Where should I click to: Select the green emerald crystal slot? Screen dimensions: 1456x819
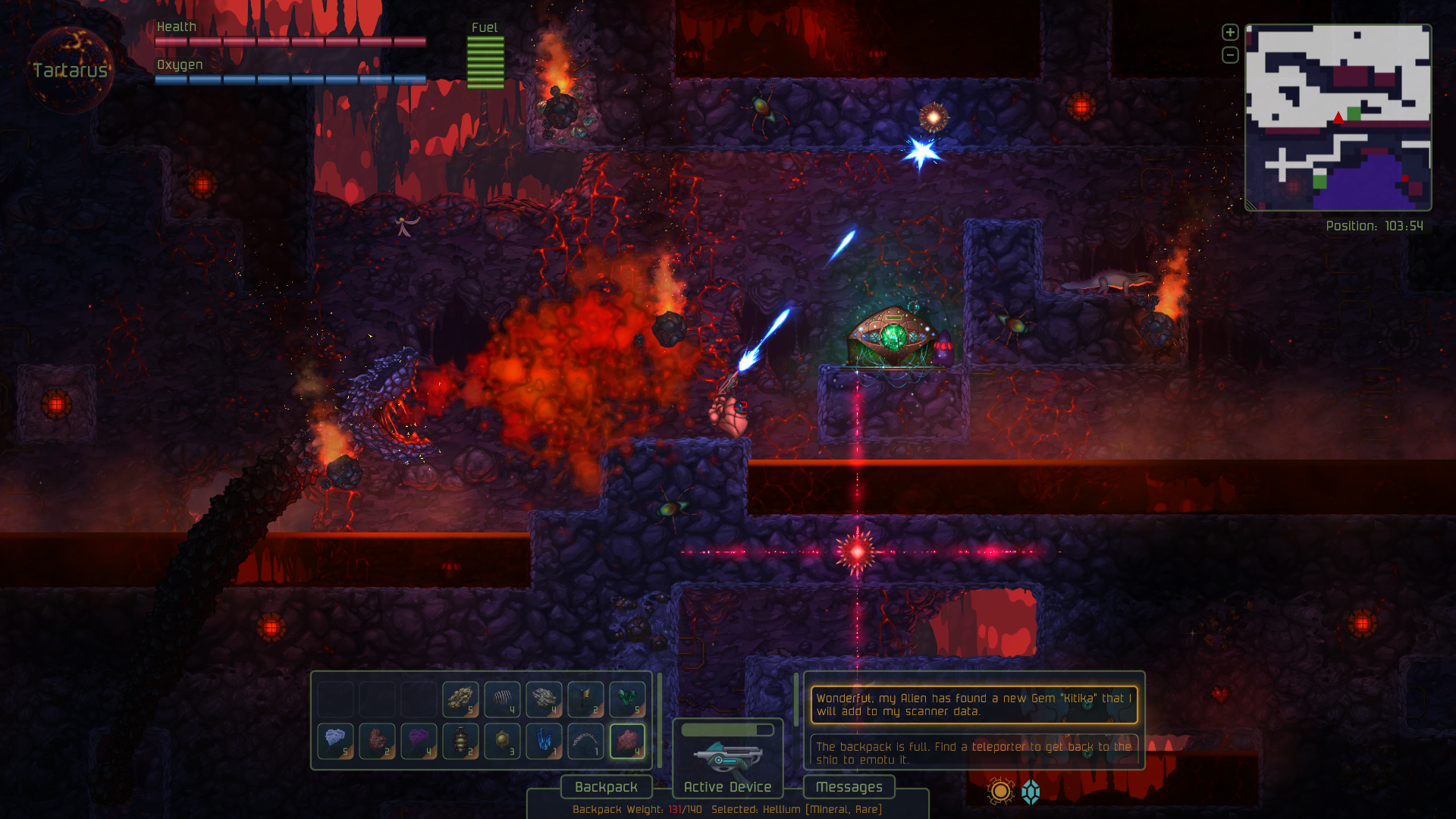coord(627,699)
